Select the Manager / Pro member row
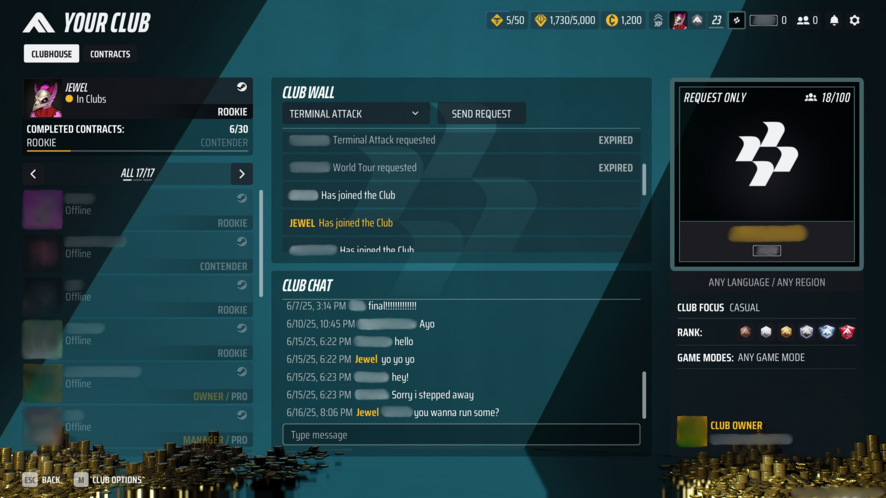The image size is (886, 498). point(137,427)
